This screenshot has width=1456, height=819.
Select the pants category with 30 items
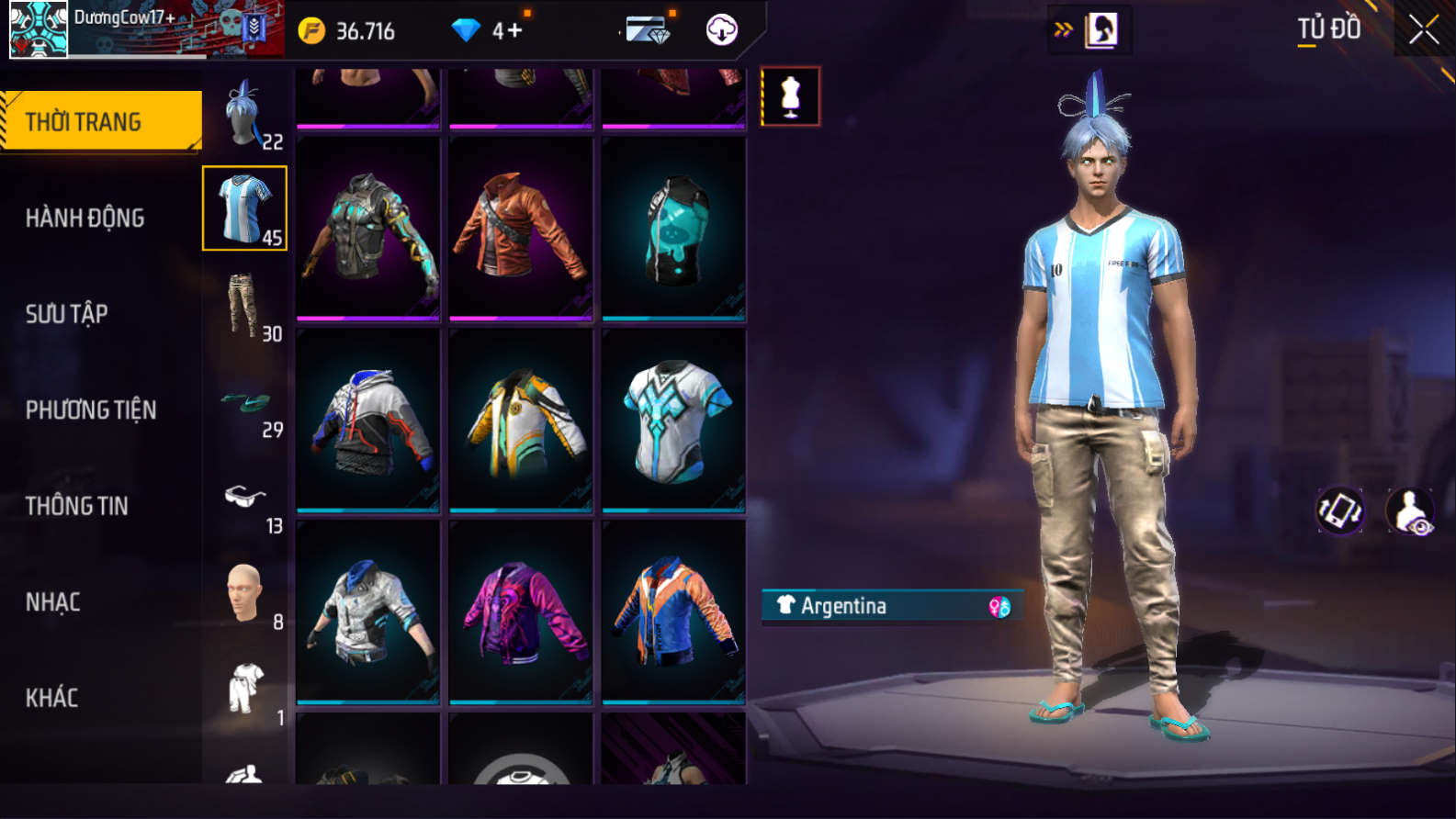245,306
